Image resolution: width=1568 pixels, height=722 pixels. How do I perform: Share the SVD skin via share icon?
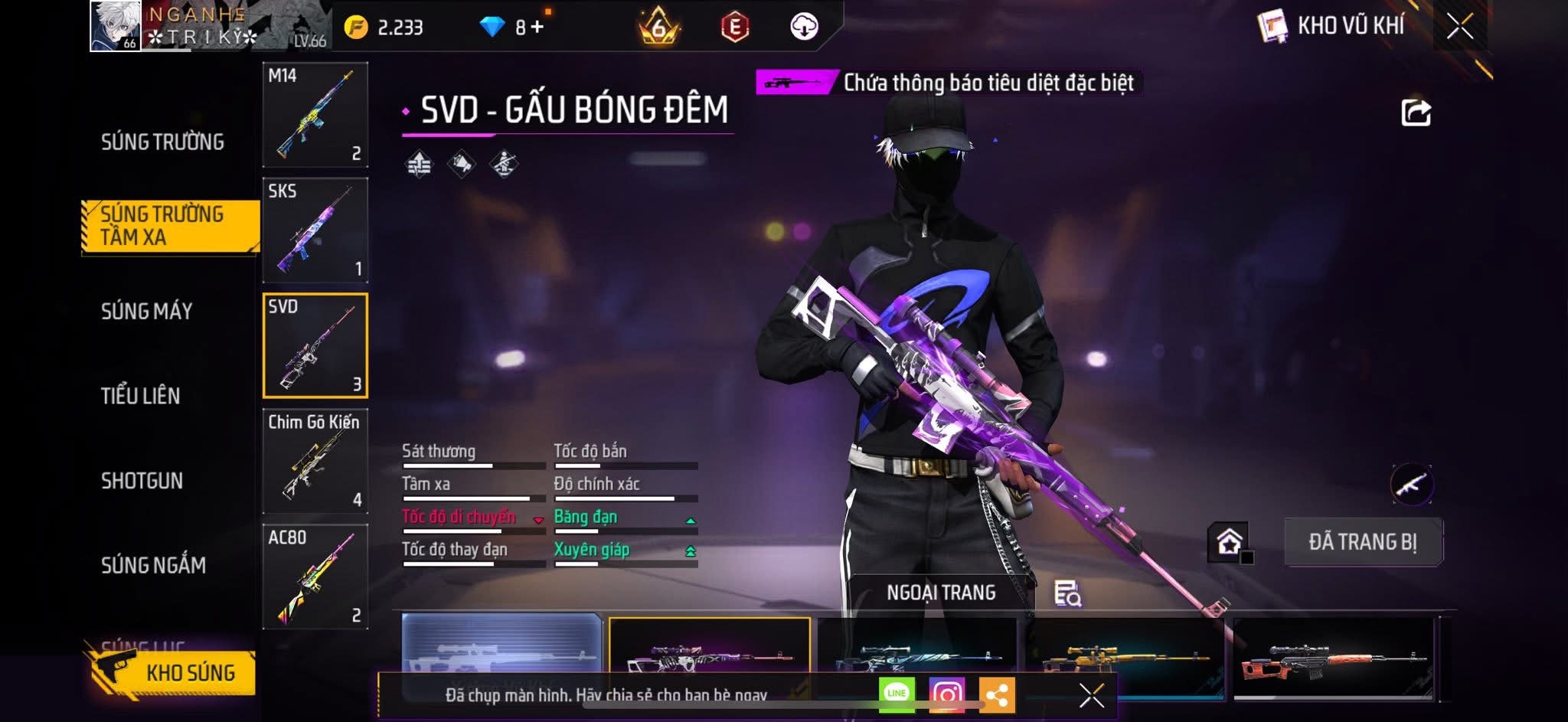tap(1416, 113)
